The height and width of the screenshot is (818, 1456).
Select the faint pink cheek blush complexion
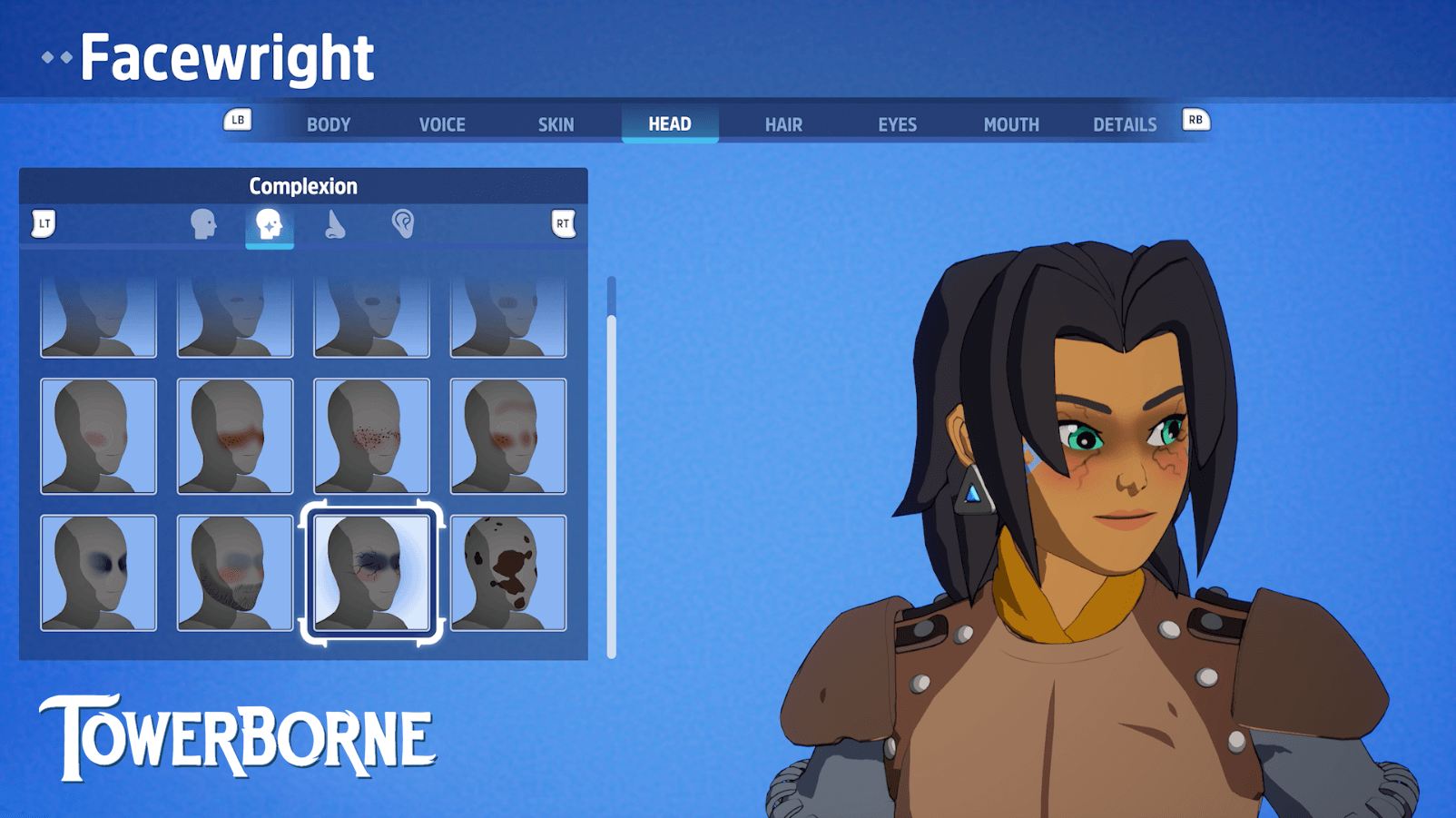tap(99, 437)
